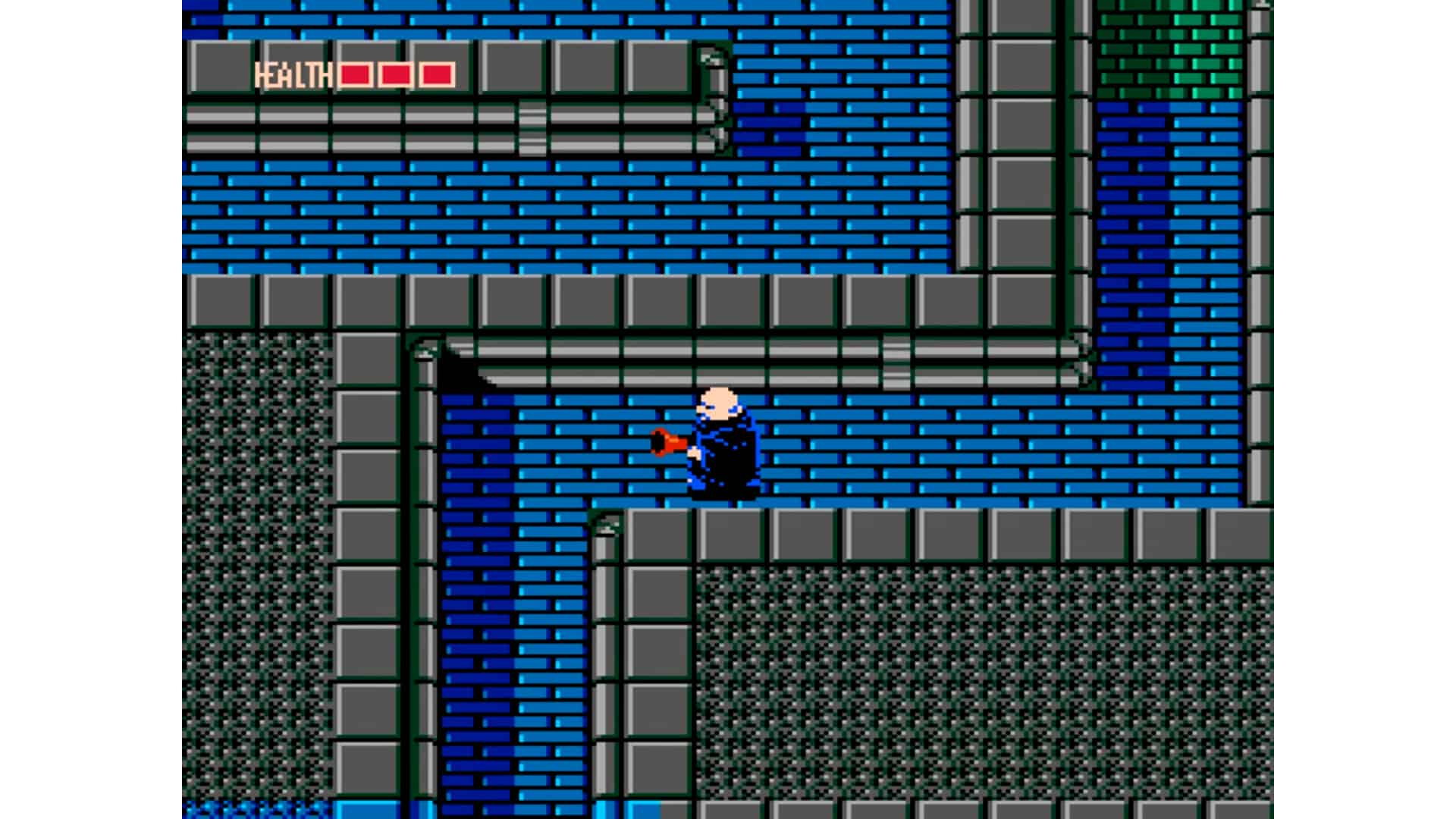Click the first red health unit
Screen dimensions: 1456x819
click(353, 74)
